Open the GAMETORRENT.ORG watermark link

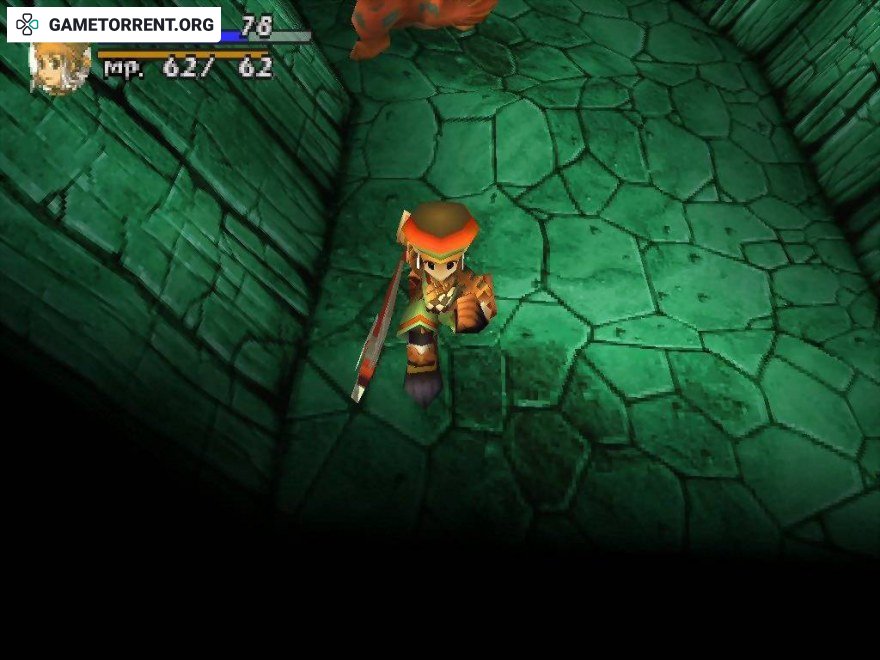pyautogui.click(x=114, y=24)
